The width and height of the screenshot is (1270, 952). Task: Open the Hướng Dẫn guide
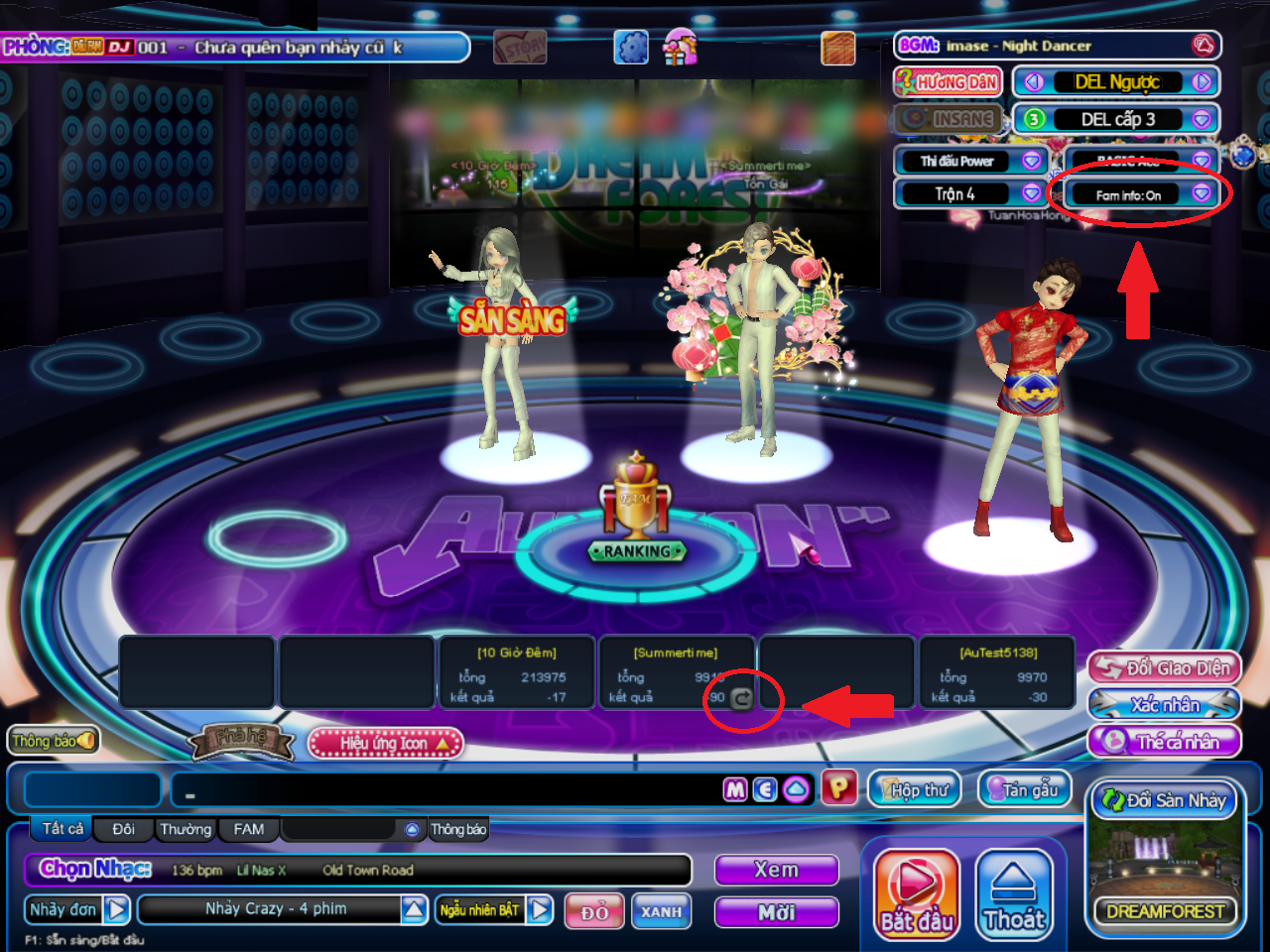[x=948, y=82]
